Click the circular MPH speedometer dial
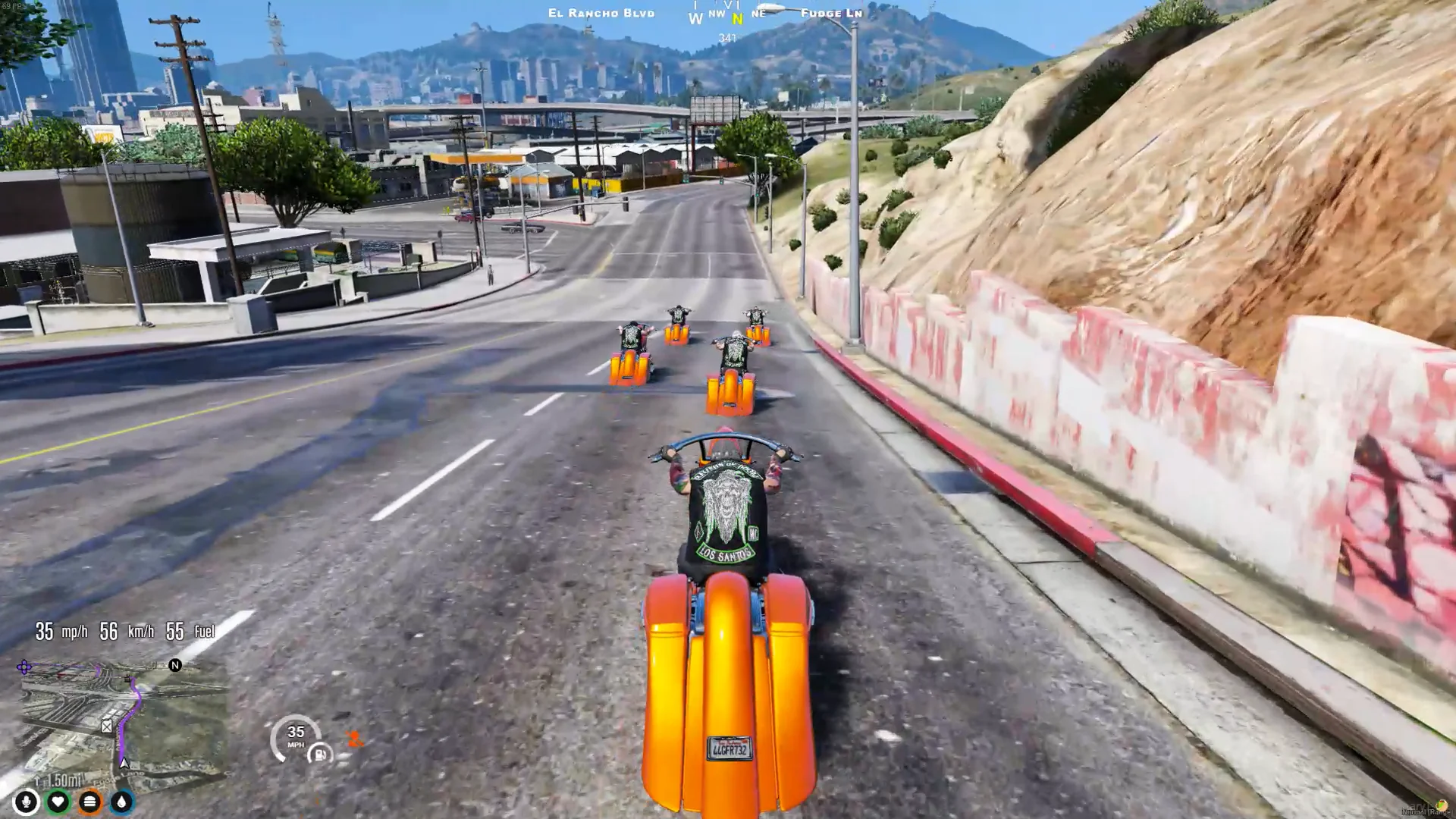 click(x=295, y=736)
